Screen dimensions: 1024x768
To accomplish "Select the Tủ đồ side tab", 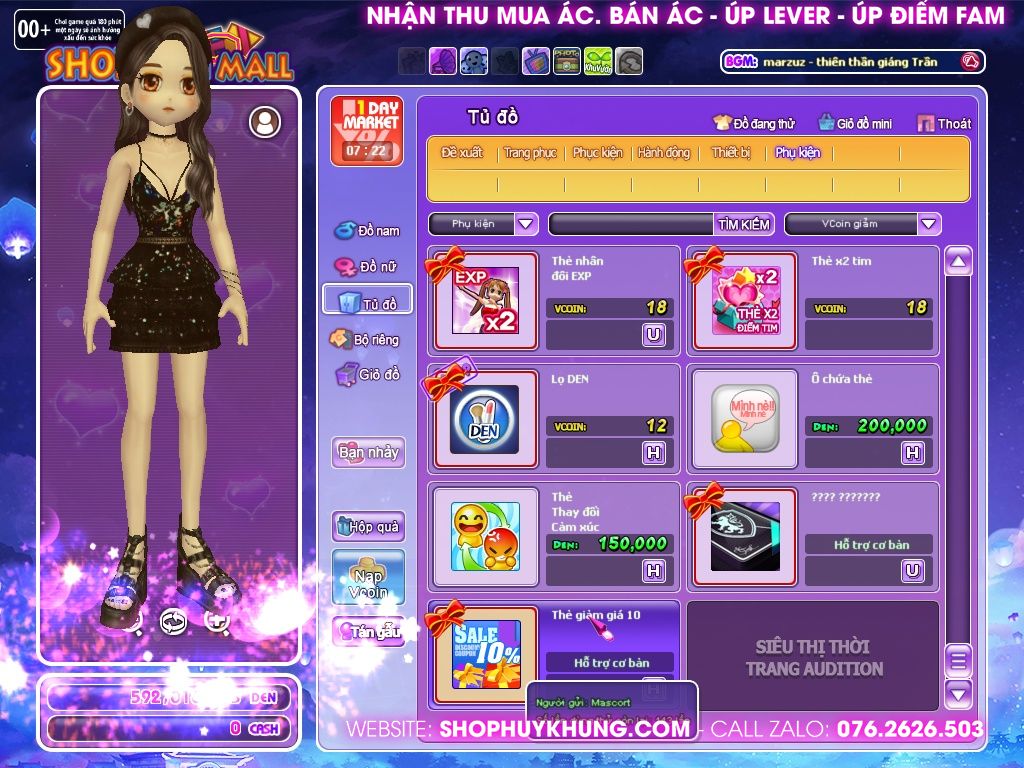I will [x=367, y=303].
